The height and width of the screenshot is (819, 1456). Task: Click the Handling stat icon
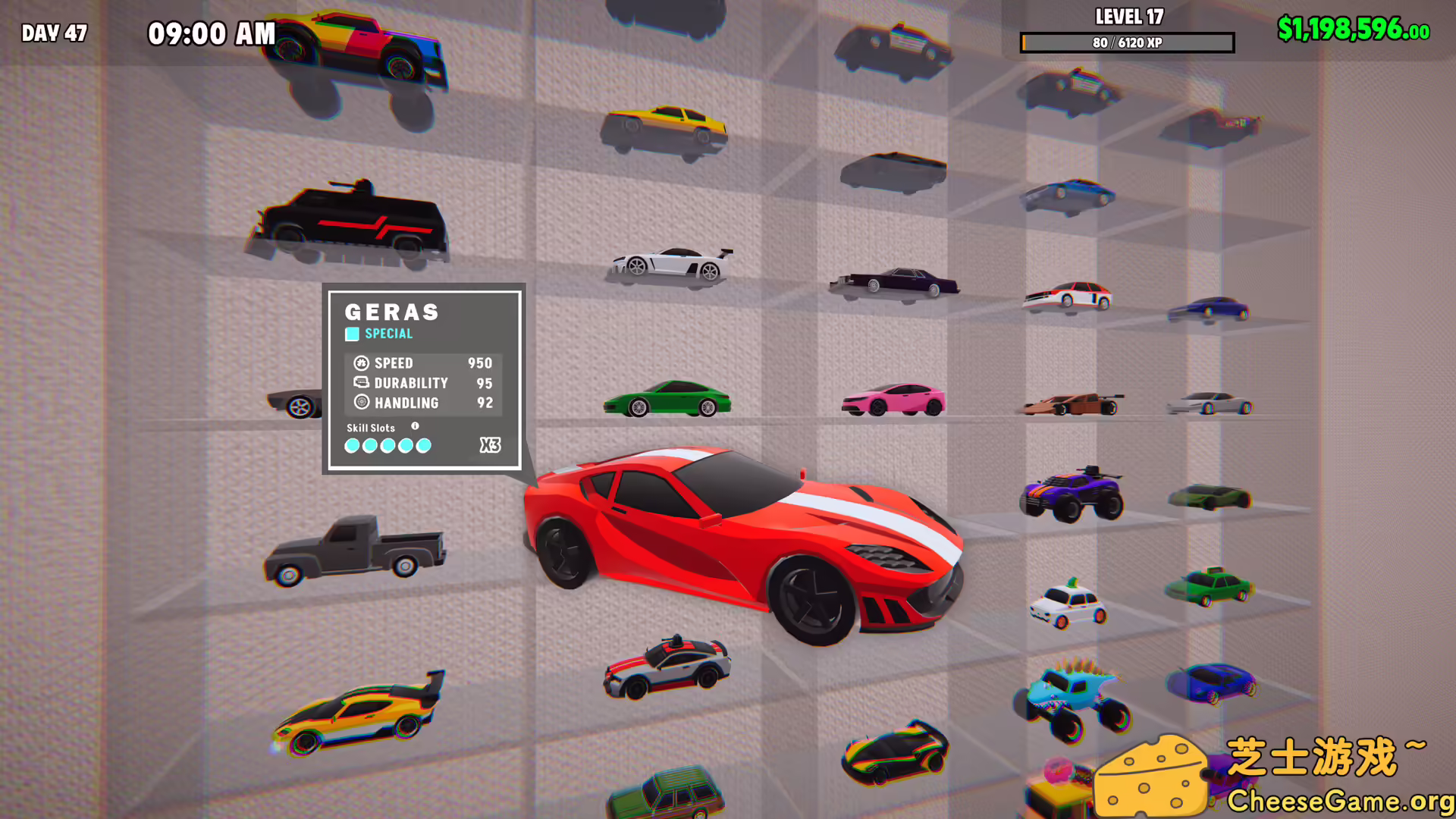362,403
